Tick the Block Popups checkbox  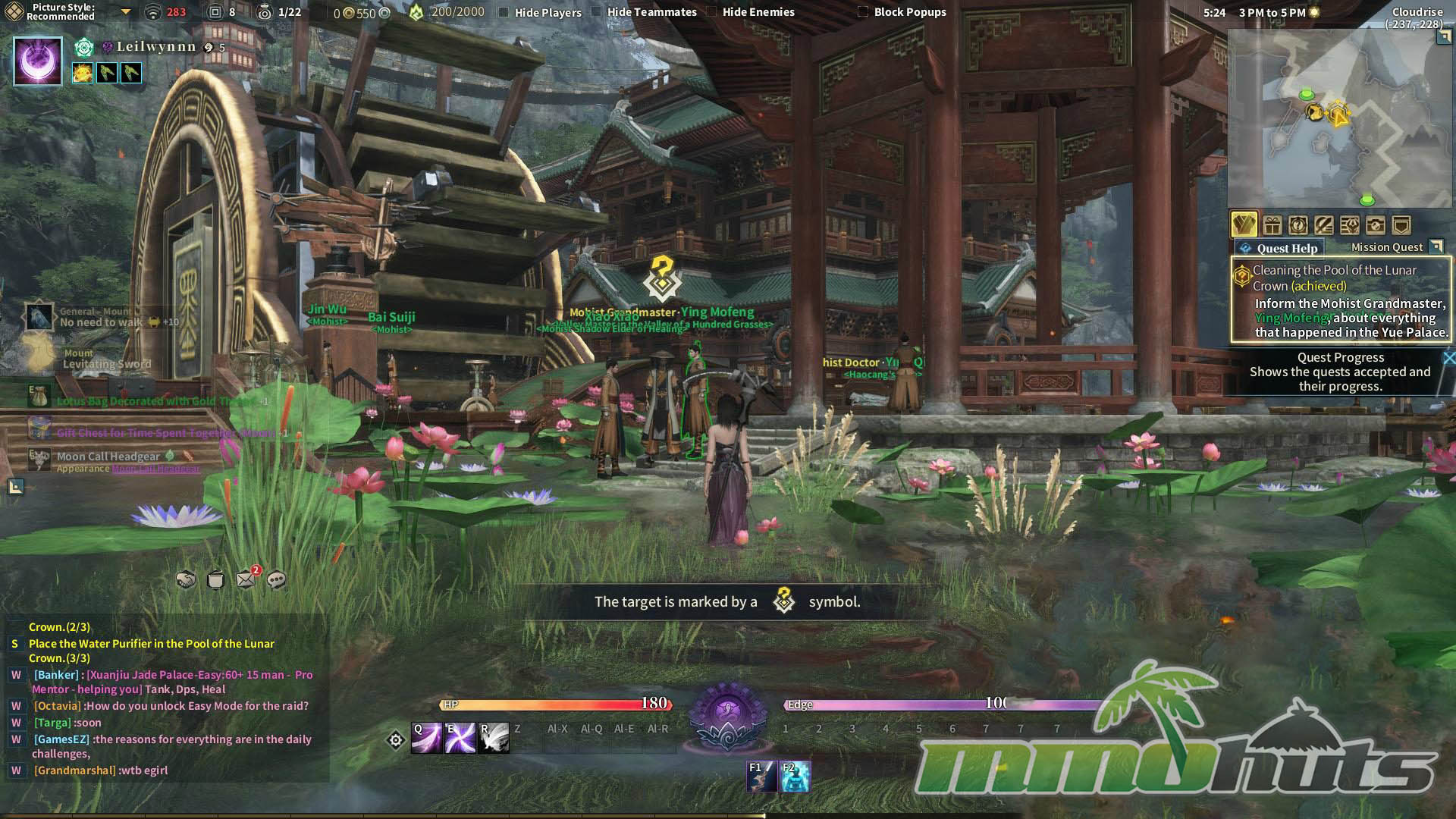(x=862, y=12)
